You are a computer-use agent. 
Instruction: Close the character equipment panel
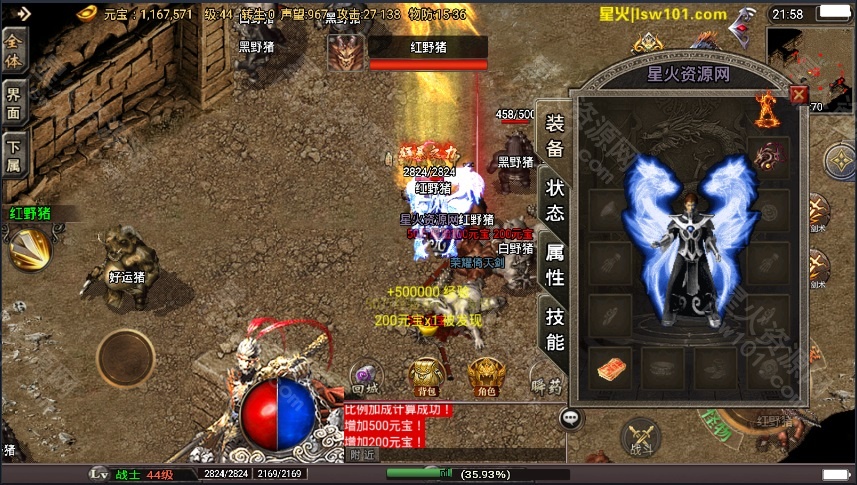point(798,95)
